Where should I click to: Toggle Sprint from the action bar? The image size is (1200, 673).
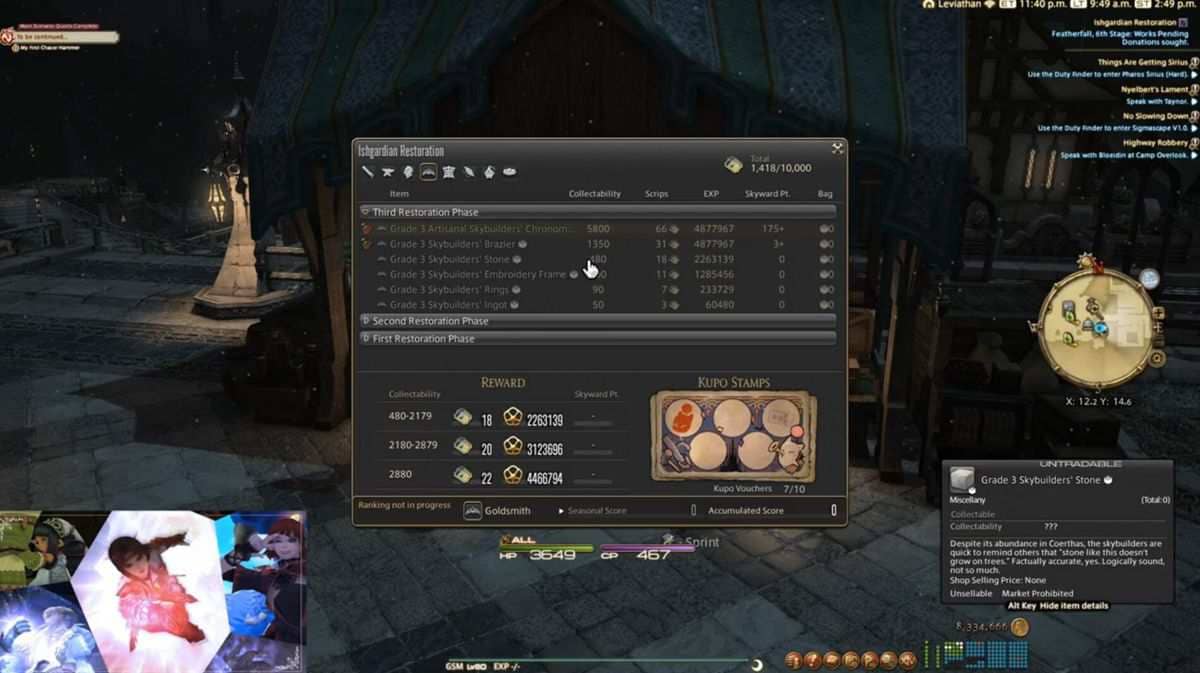701,542
